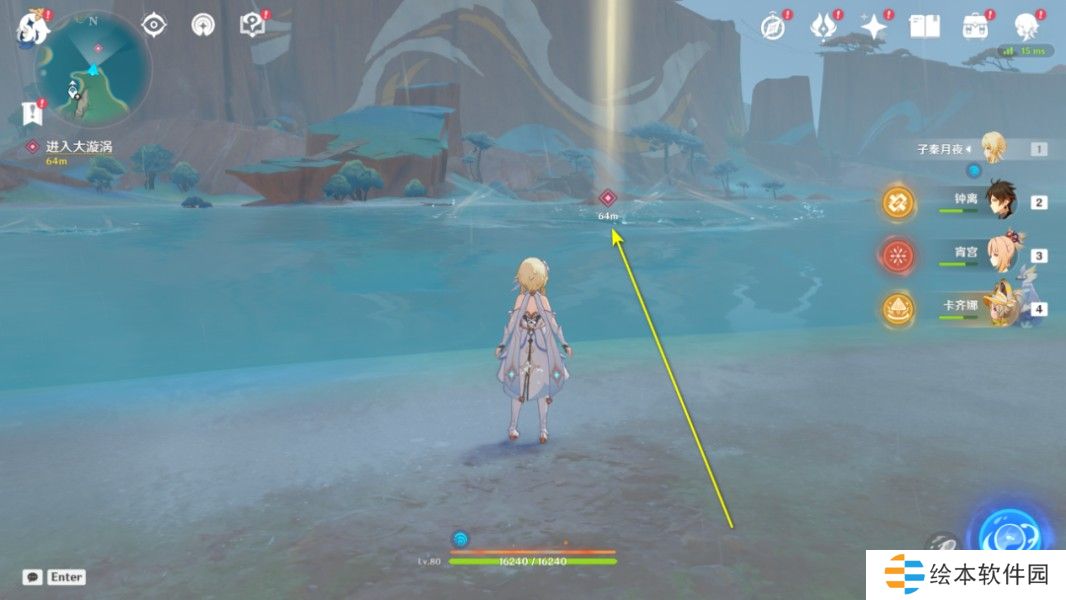The width and height of the screenshot is (1066, 600).
Task: Open the backpack inventory icon
Action: click(975, 27)
